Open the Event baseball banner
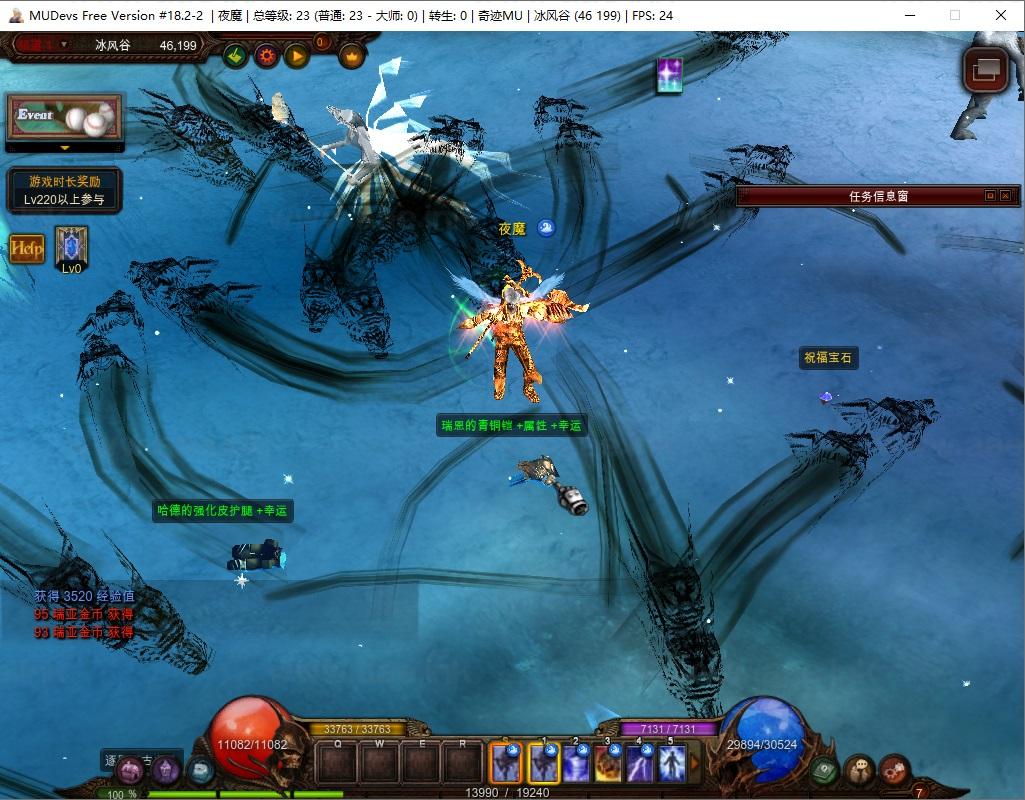This screenshot has height=800, width=1025. (x=64, y=118)
